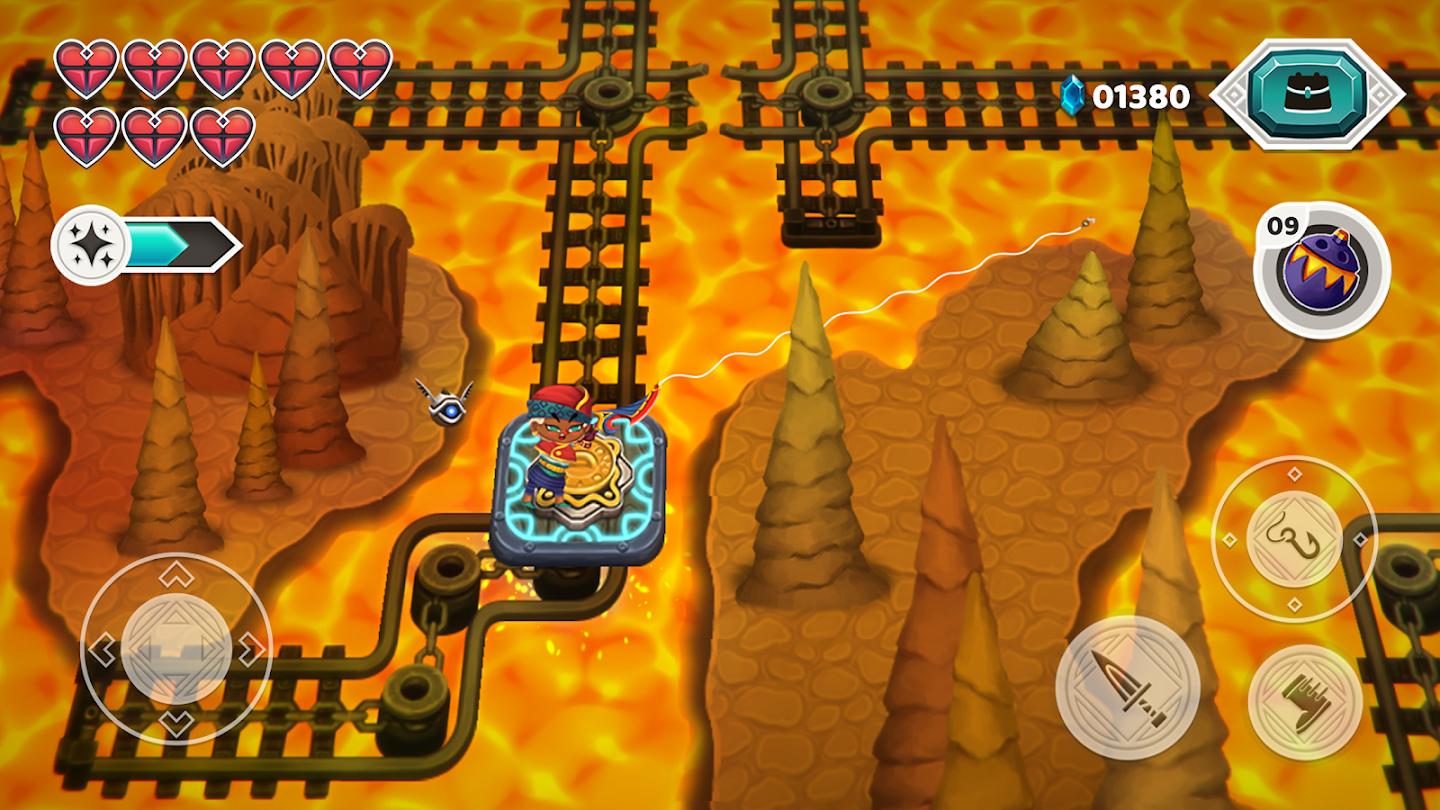Viewport: 1440px width, 810px height.
Task: Tap the virtual joystick up arrow
Action: pyautogui.click(x=176, y=575)
